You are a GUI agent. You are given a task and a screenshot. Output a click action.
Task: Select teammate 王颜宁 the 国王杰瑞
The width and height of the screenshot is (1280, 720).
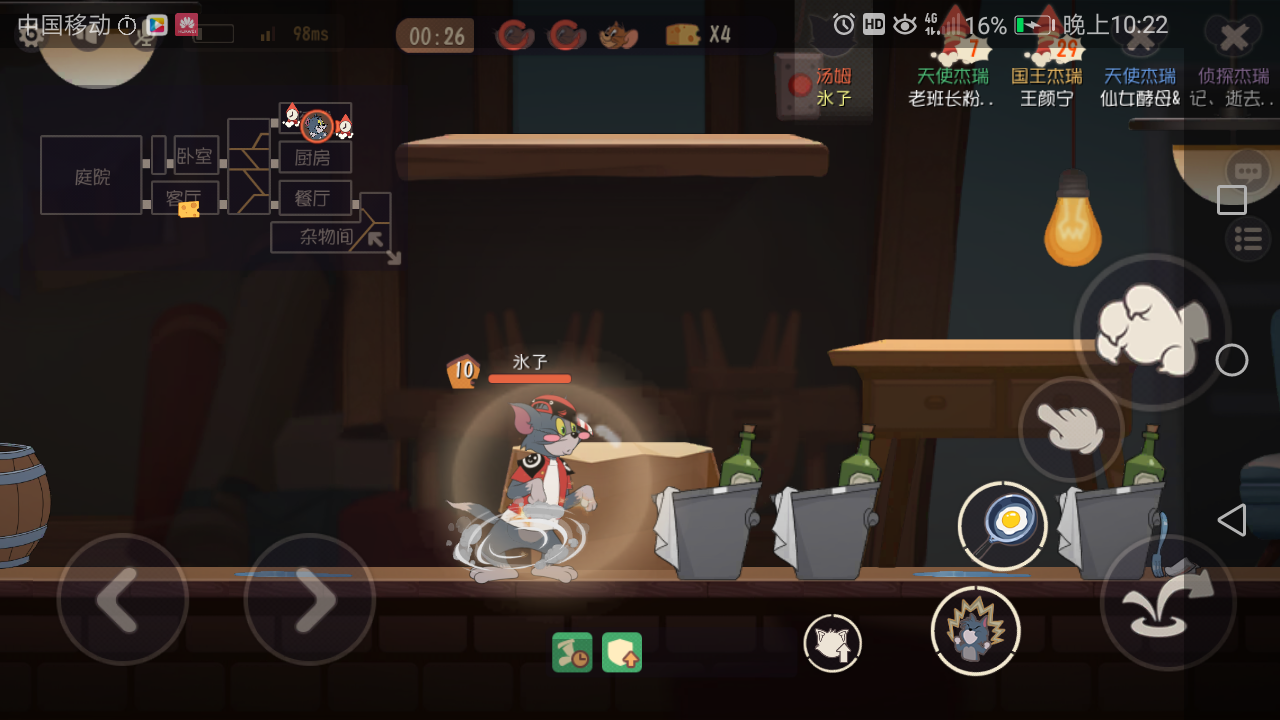click(1046, 78)
